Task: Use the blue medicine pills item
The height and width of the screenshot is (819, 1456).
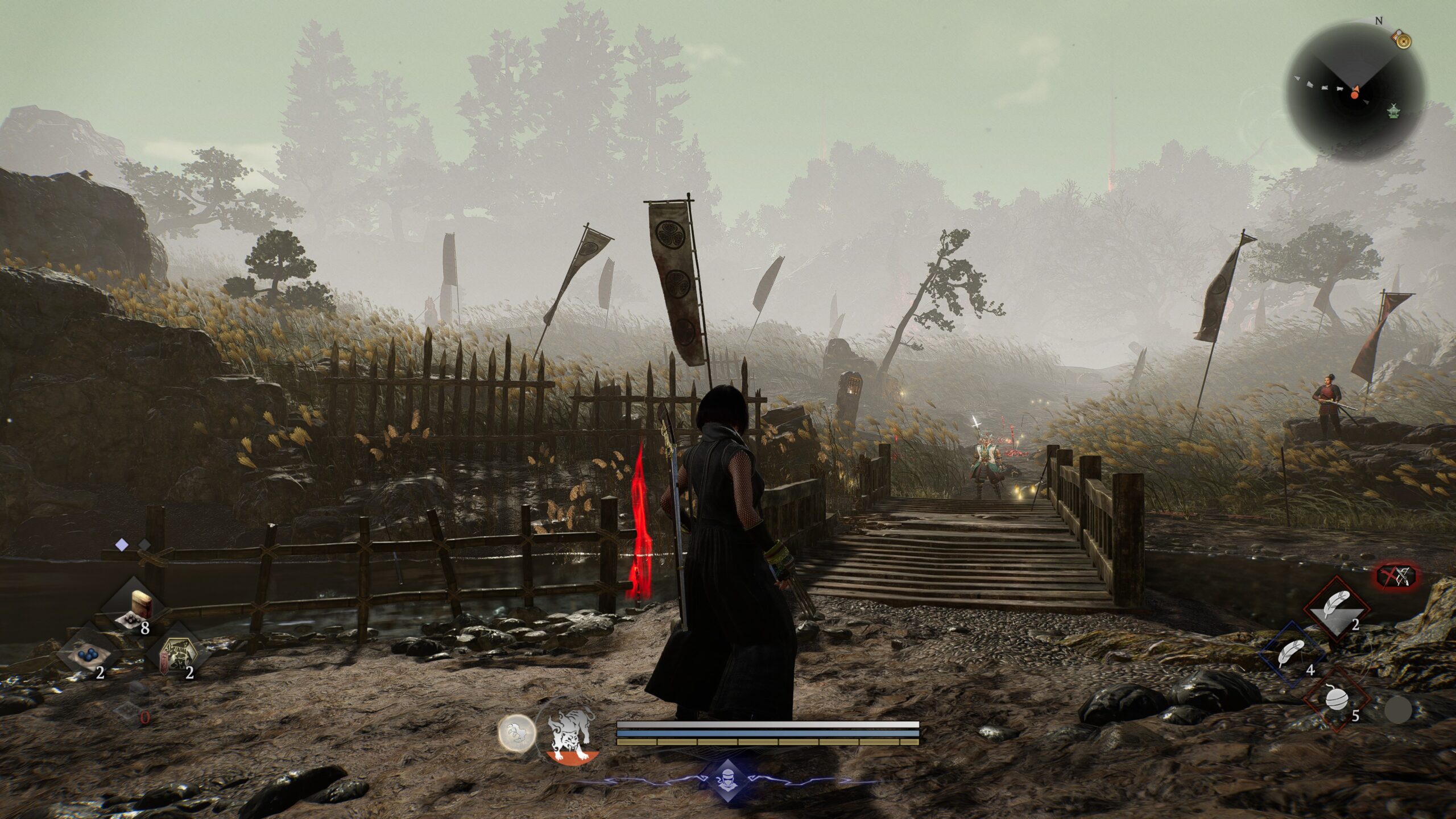Action: tap(88, 655)
